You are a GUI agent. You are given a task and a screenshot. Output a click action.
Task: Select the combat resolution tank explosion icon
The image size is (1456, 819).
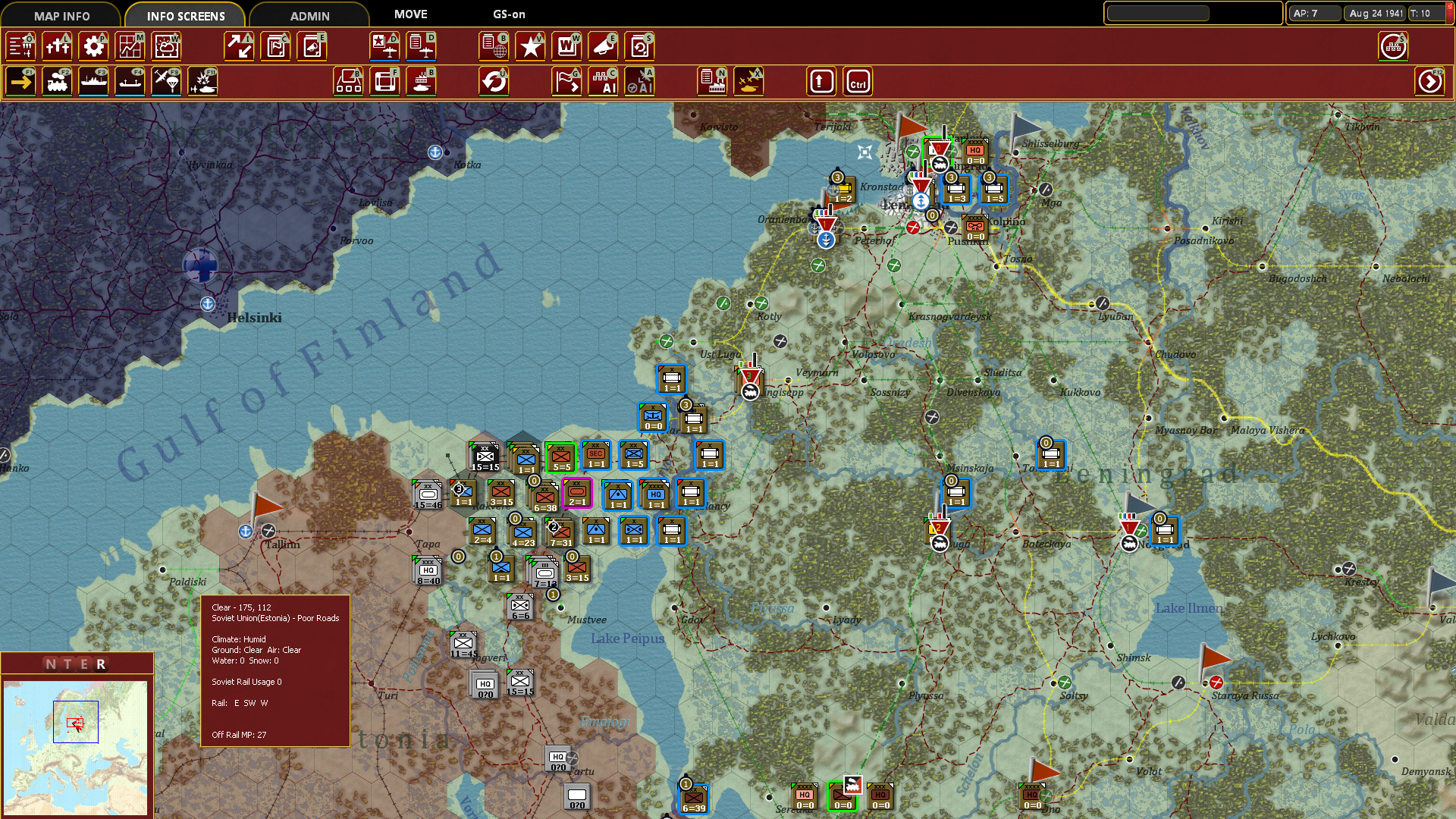(202, 81)
